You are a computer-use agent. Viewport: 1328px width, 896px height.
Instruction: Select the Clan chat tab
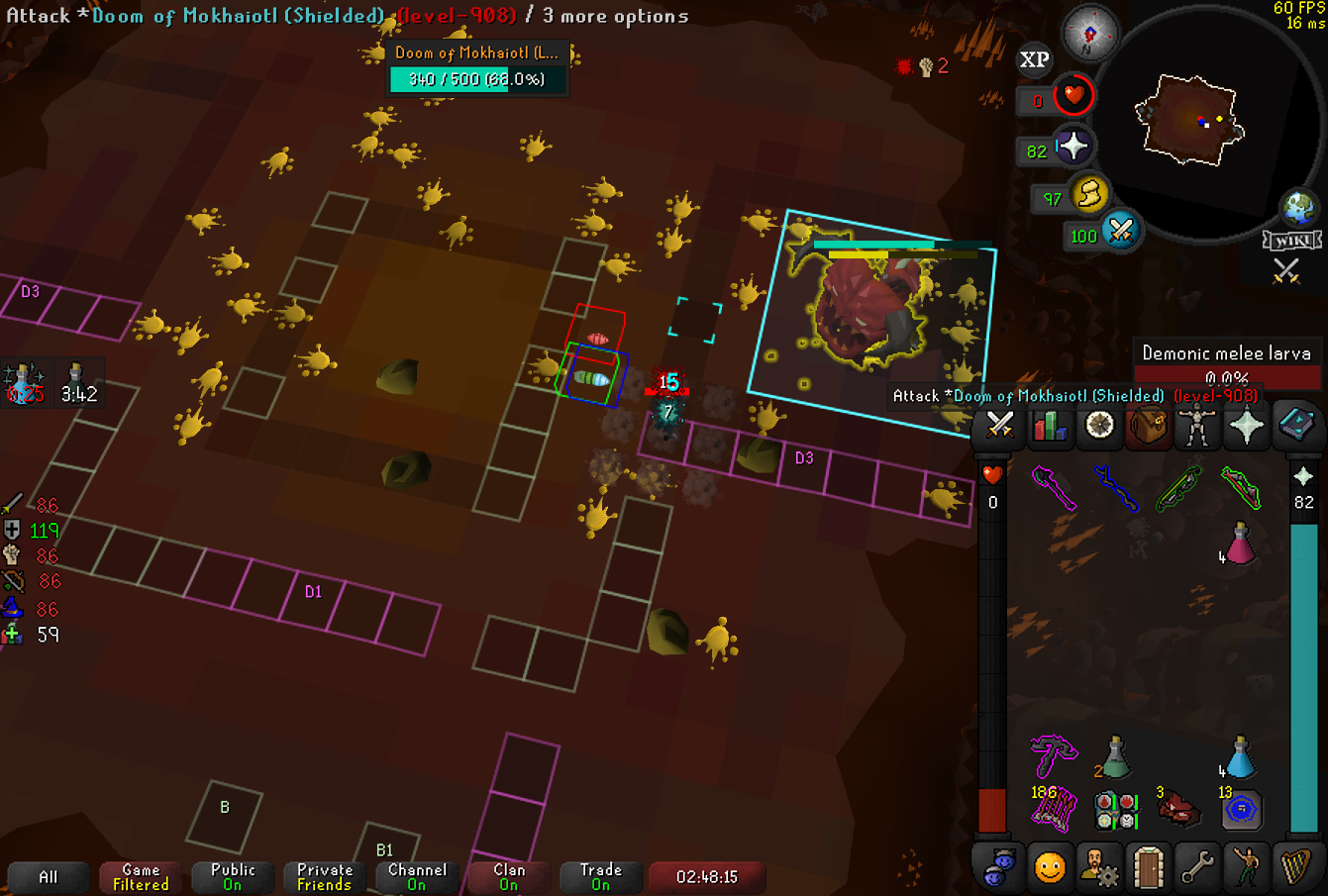[x=509, y=877]
